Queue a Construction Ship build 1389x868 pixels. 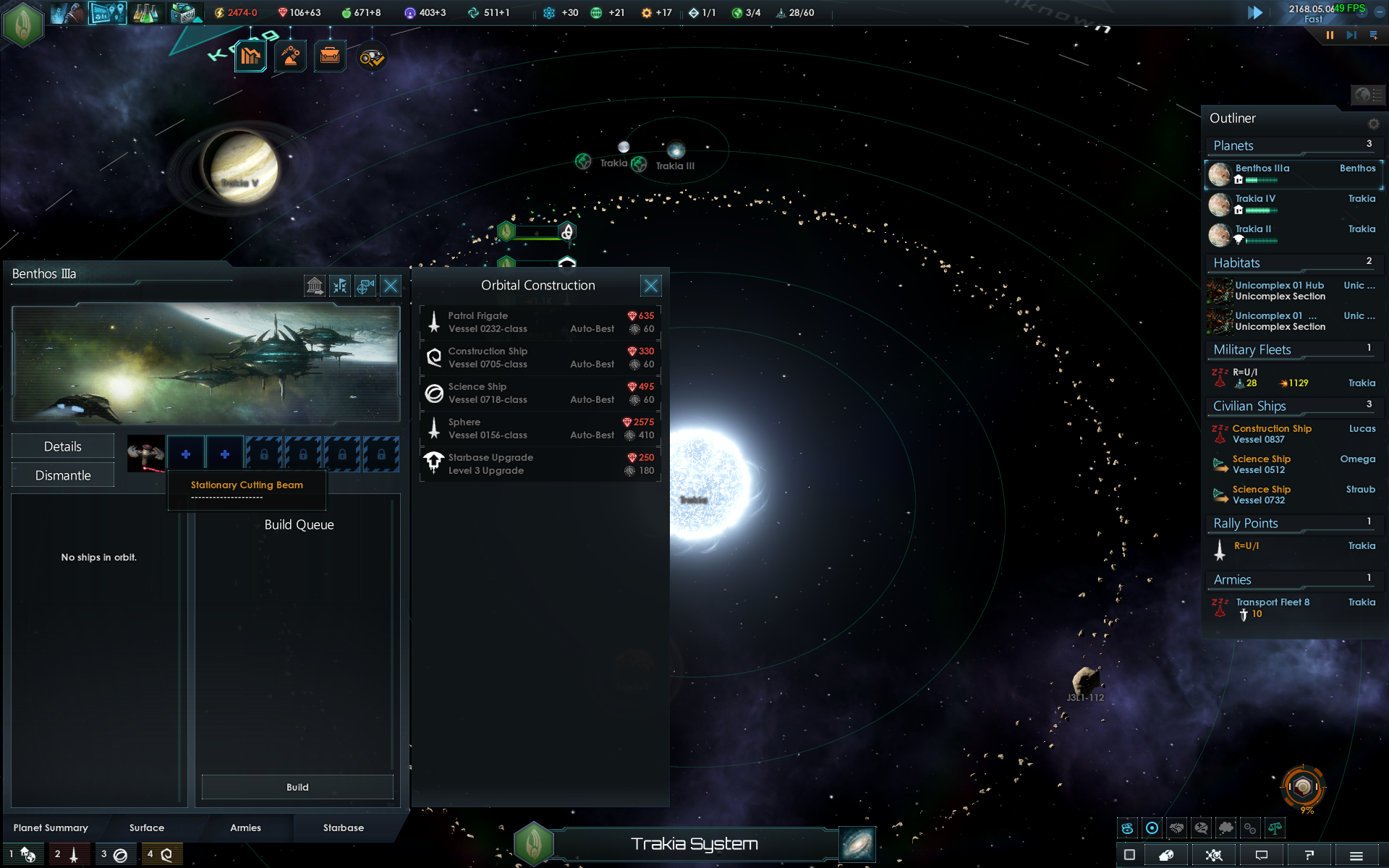pos(540,357)
